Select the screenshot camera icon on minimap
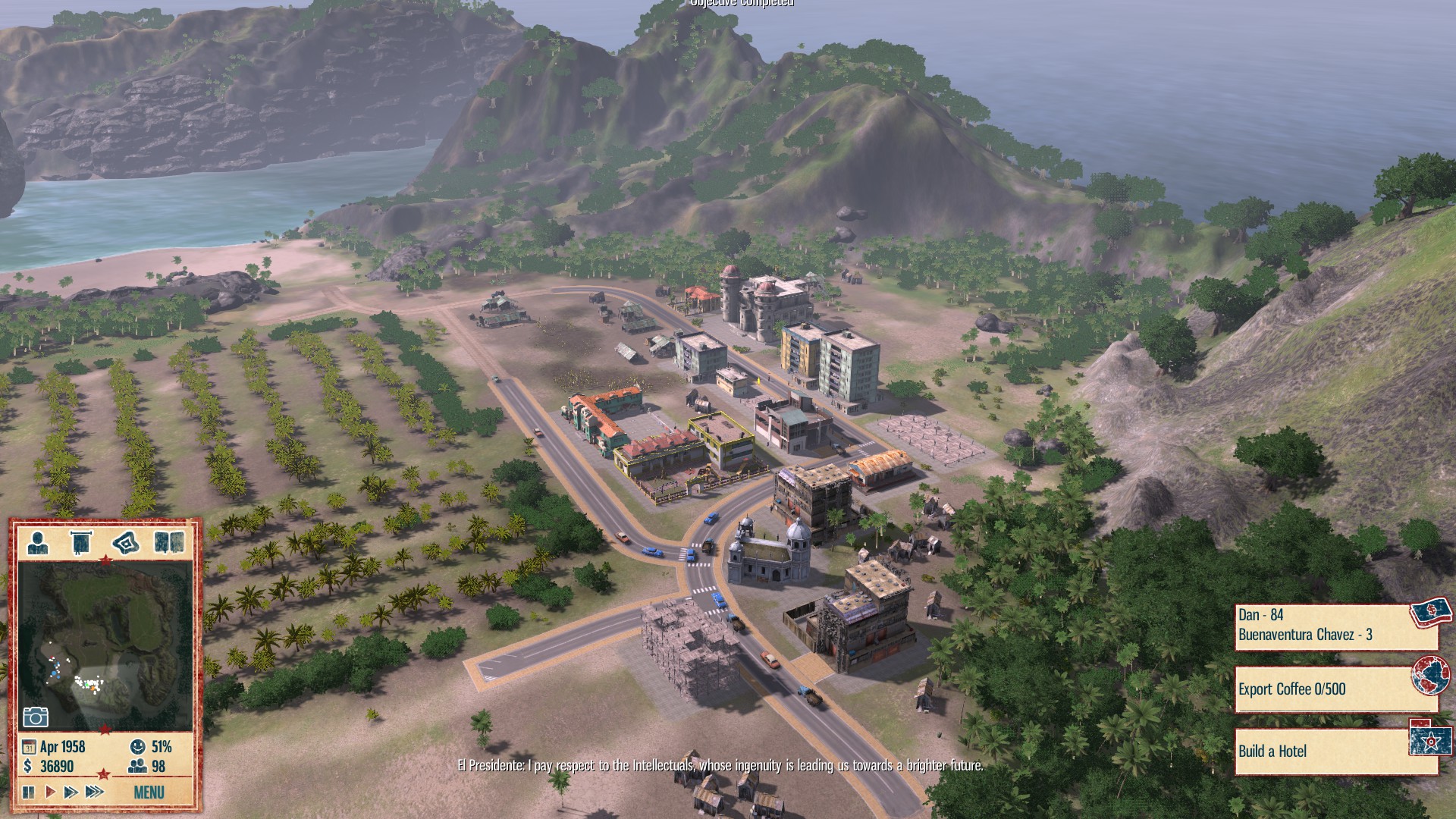Image resolution: width=1456 pixels, height=819 pixels. (36, 717)
